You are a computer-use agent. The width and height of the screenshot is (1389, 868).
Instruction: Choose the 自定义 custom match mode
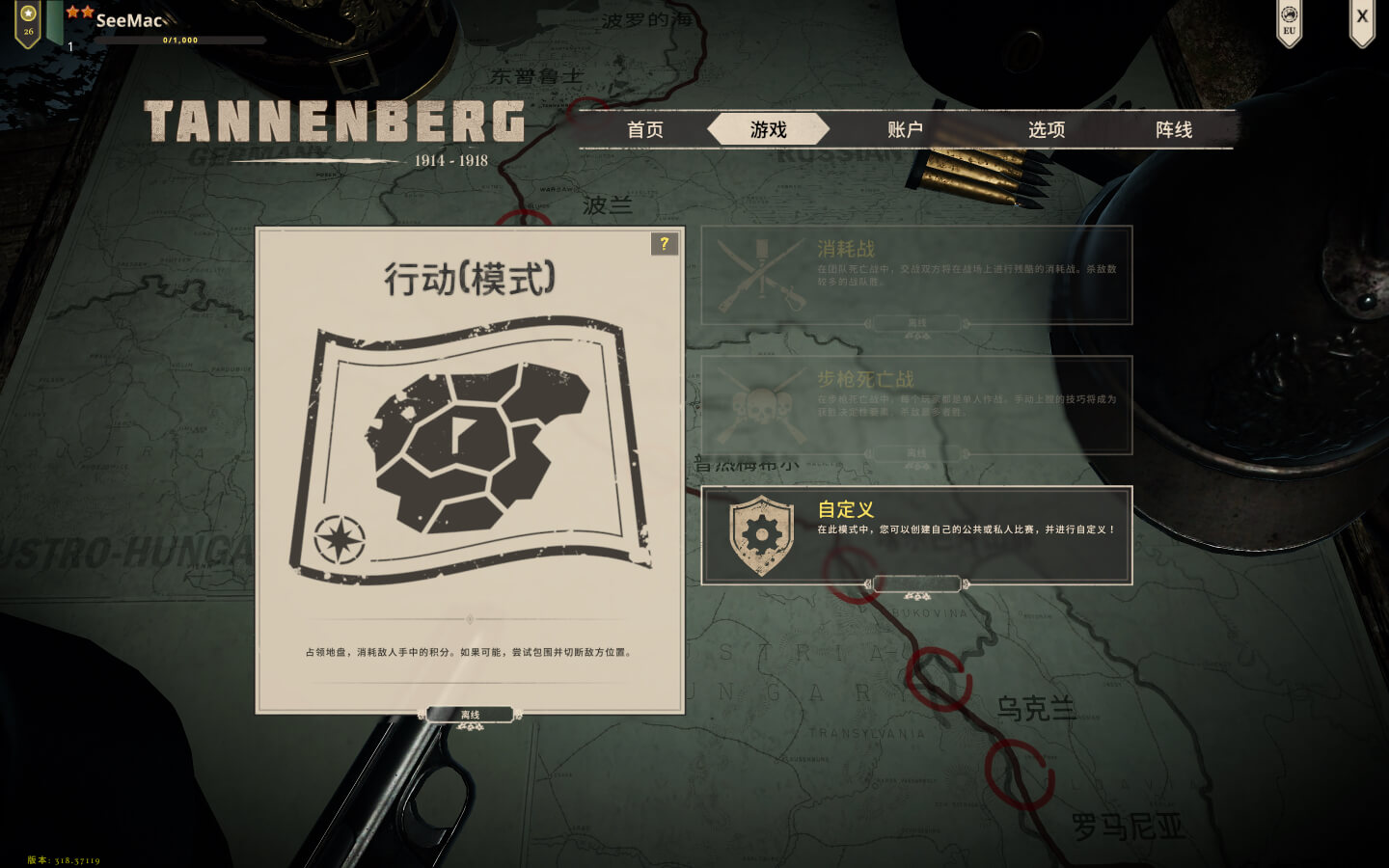pos(916,535)
